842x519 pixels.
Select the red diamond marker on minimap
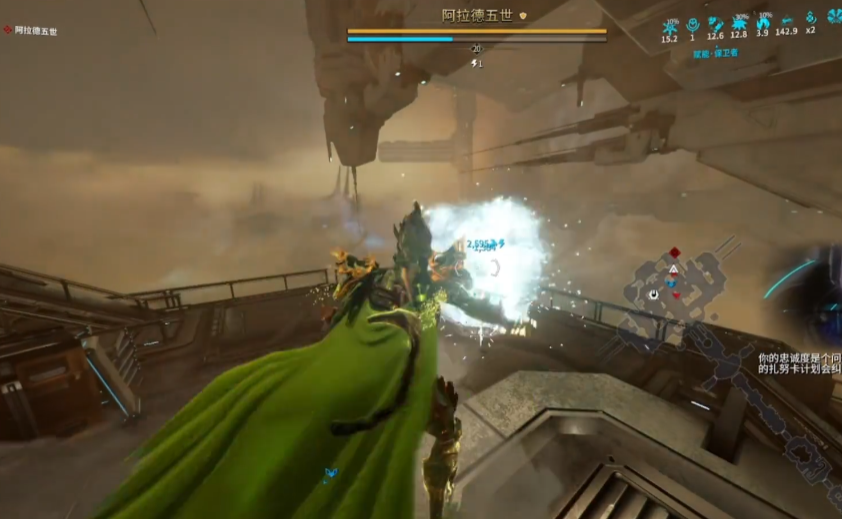pyautogui.click(x=675, y=253)
